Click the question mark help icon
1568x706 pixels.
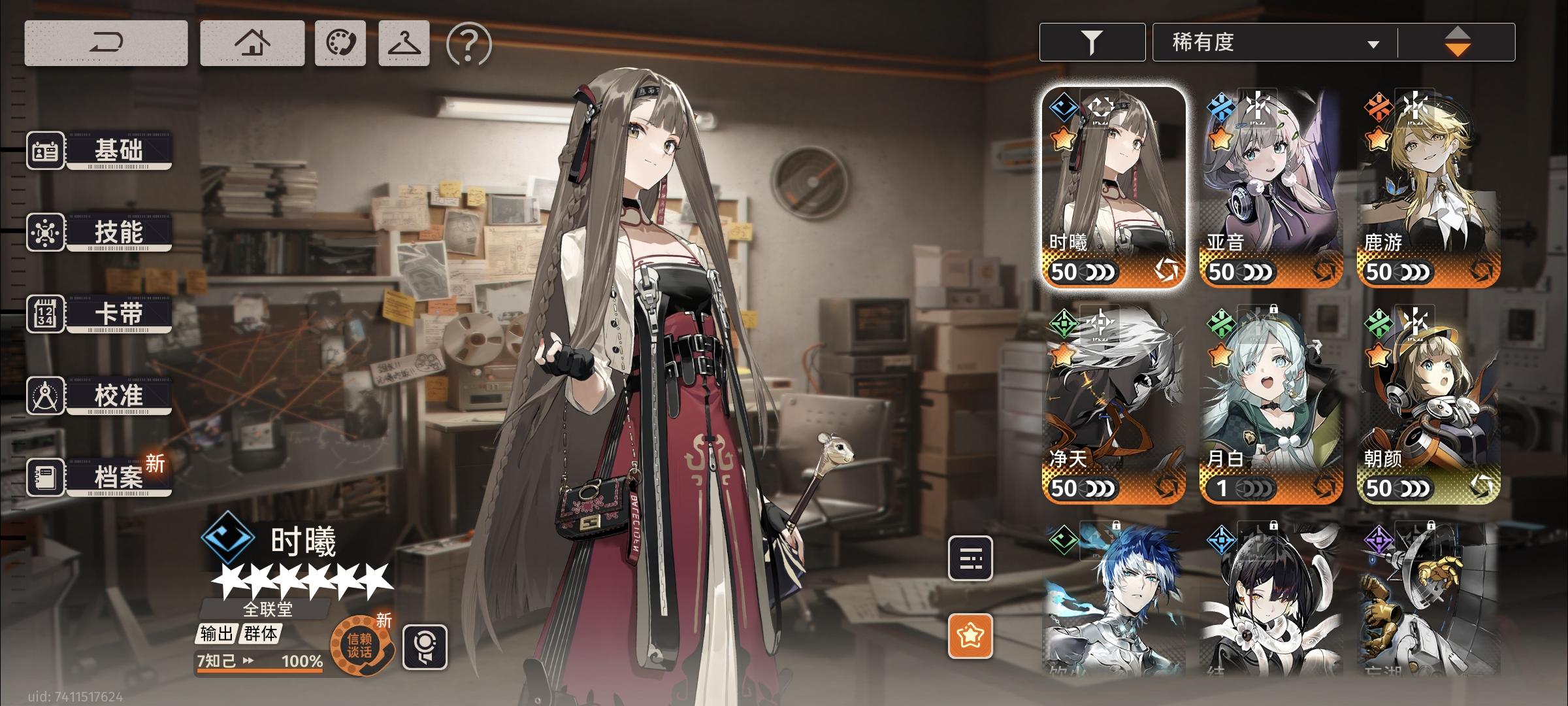(465, 42)
